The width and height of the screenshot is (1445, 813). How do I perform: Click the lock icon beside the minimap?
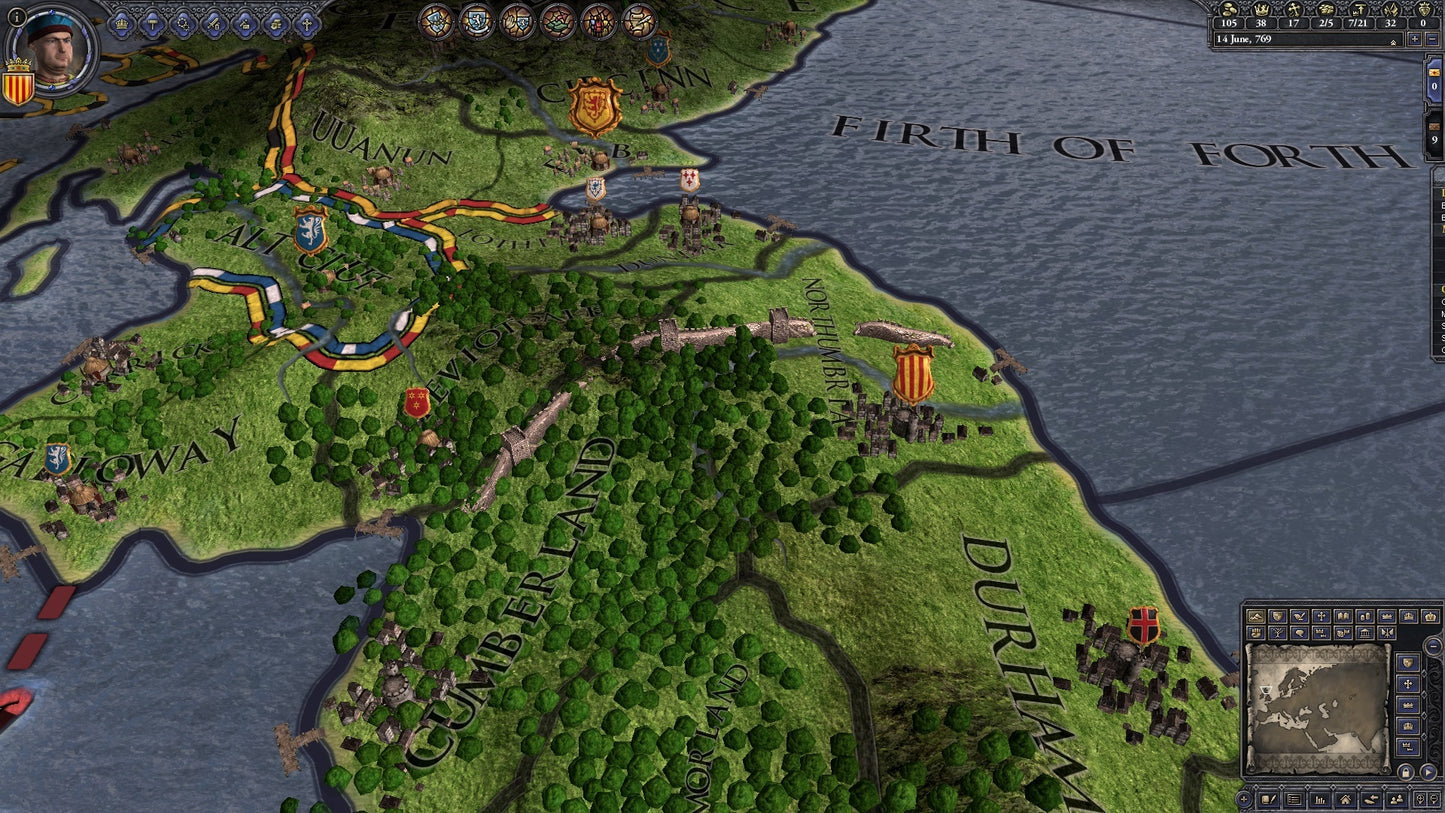coord(1405,772)
